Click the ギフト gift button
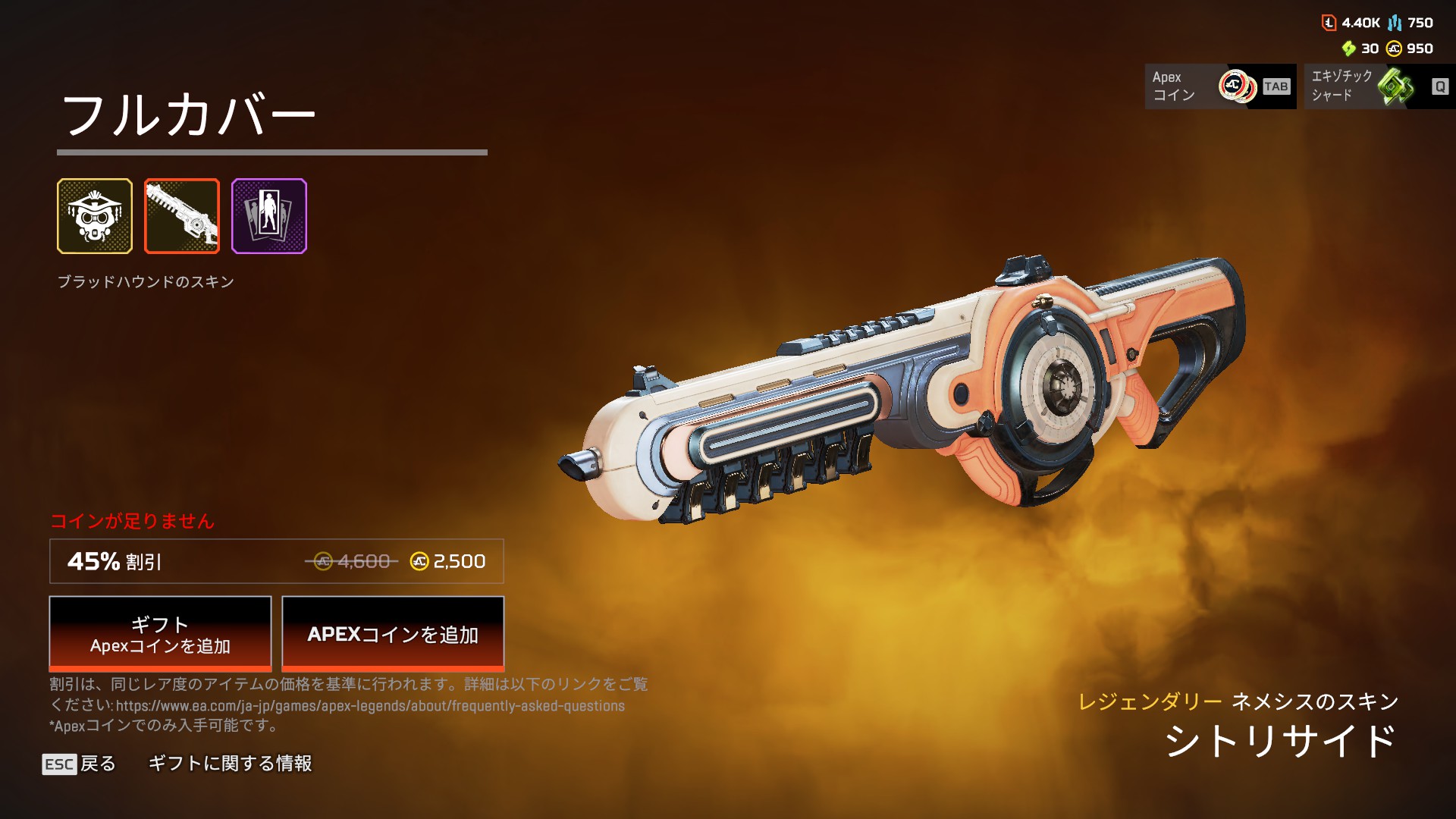This screenshot has width=1456, height=819. point(160,634)
